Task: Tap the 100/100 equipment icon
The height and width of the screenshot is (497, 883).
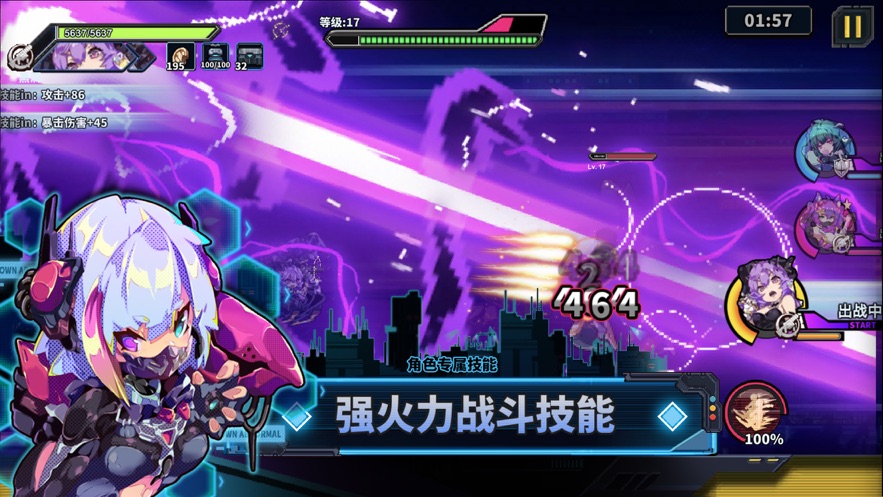Action: [215, 56]
